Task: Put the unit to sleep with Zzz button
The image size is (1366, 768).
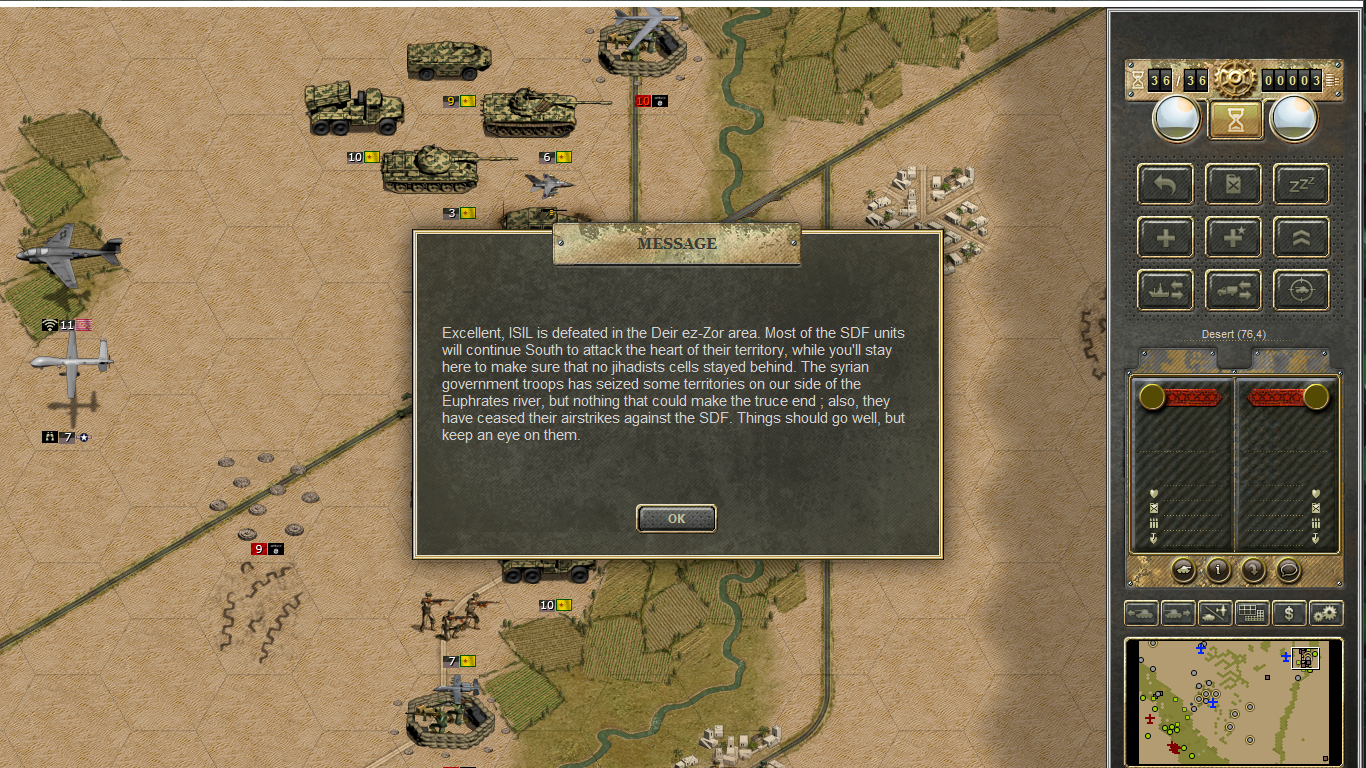Action: point(1301,184)
